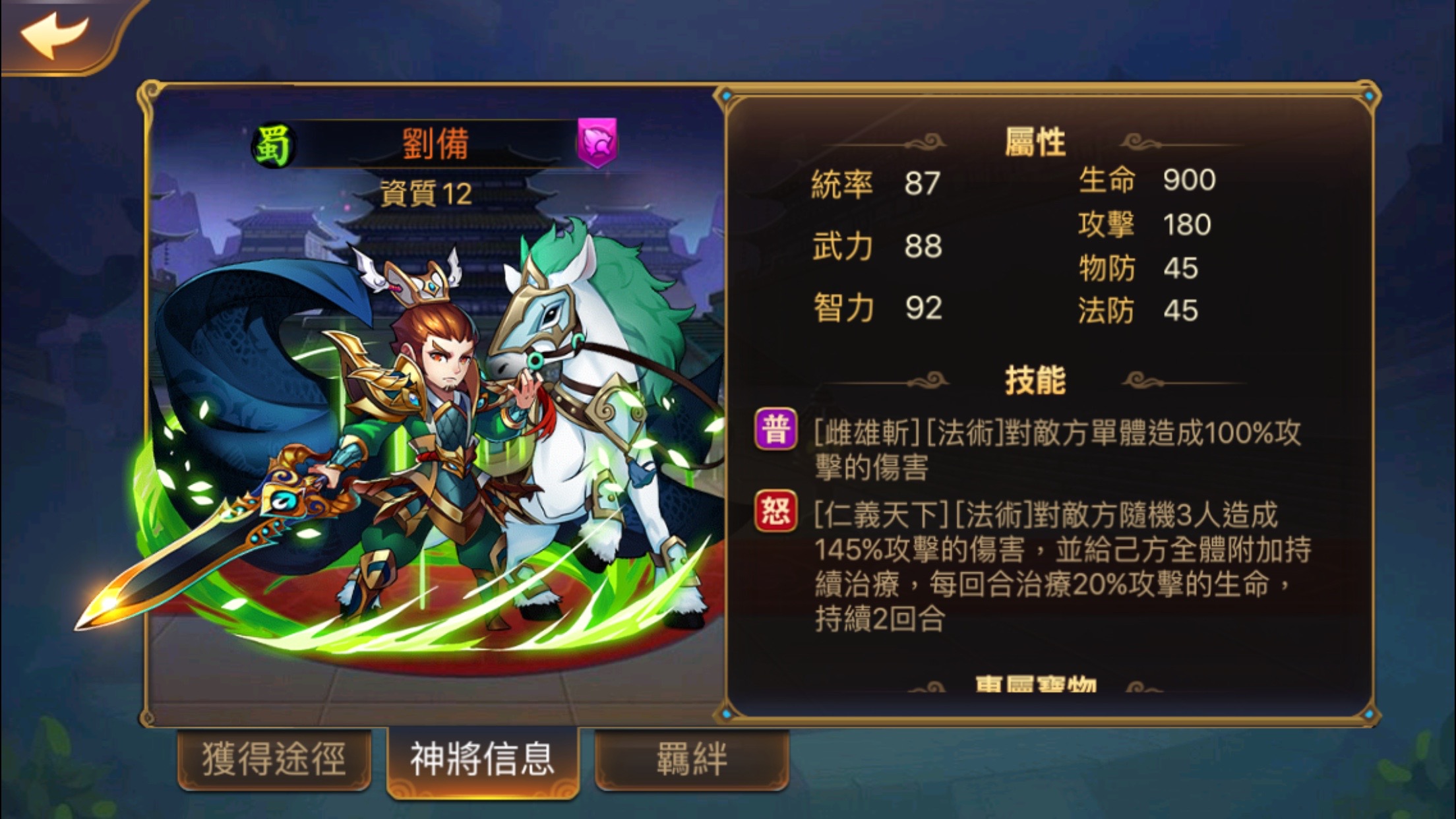The height and width of the screenshot is (819, 1456).
Task: Click the 生命 900 stat value
Action: click(1190, 179)
